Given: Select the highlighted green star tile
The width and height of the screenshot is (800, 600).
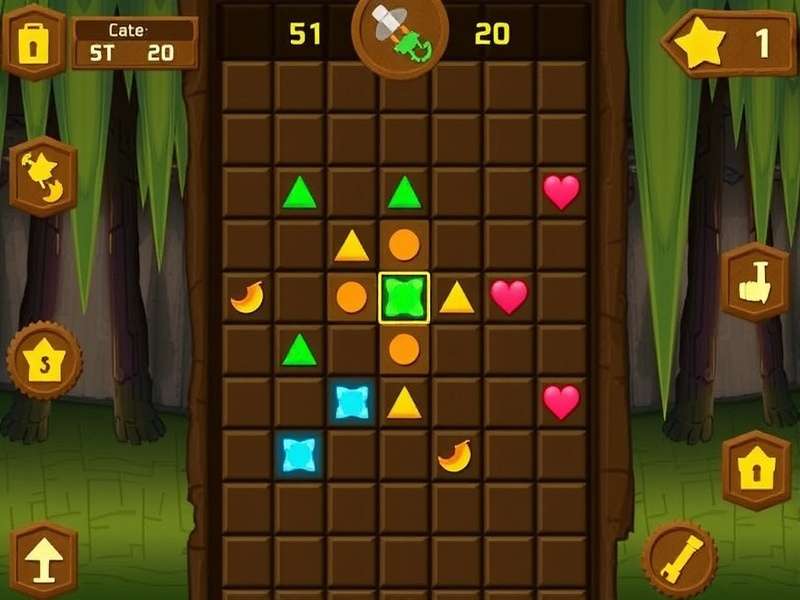Looking at the screenshot, I should [404, 297].
